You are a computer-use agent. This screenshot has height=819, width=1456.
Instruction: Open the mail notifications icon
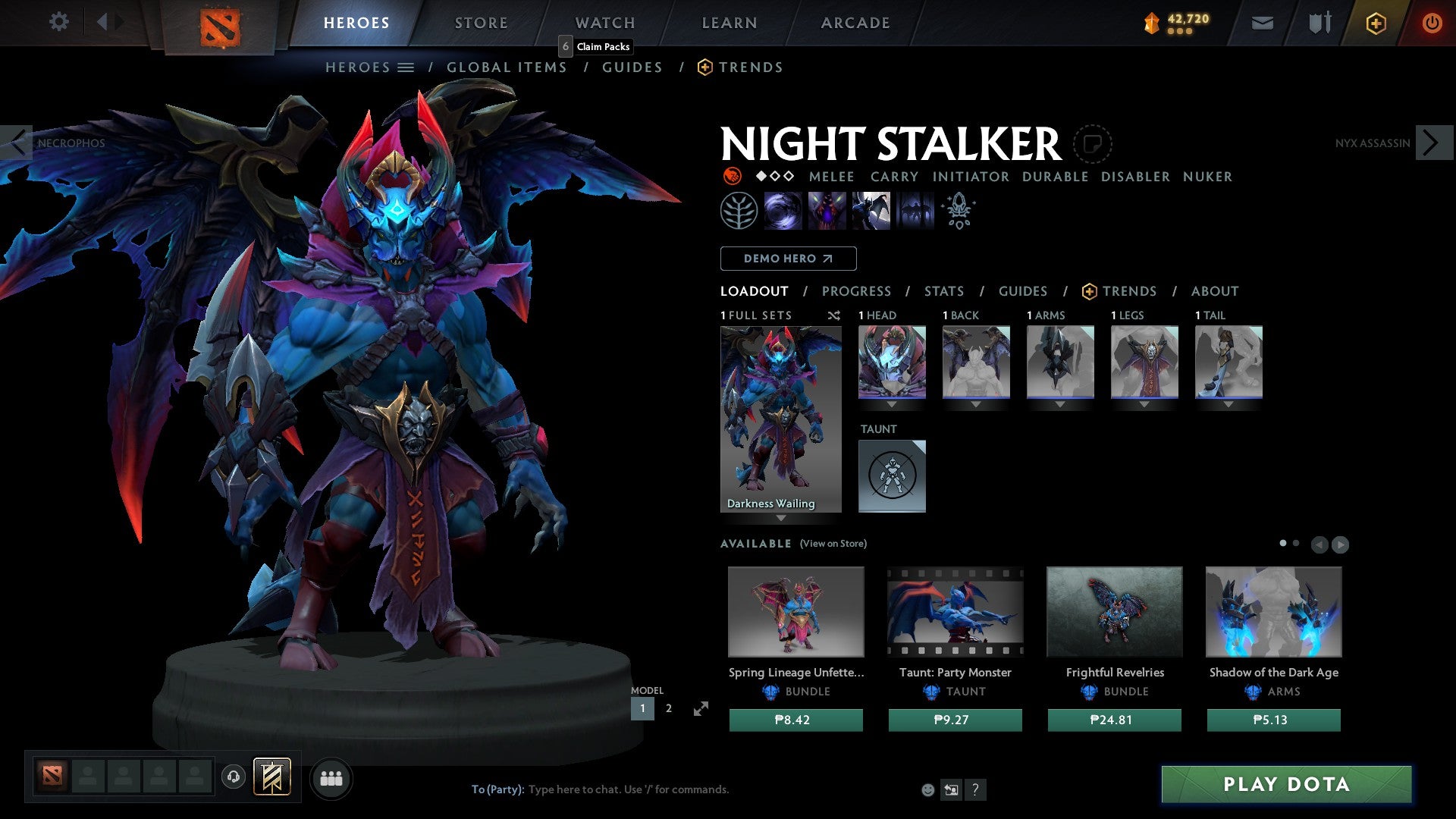tap(1262, 22)
